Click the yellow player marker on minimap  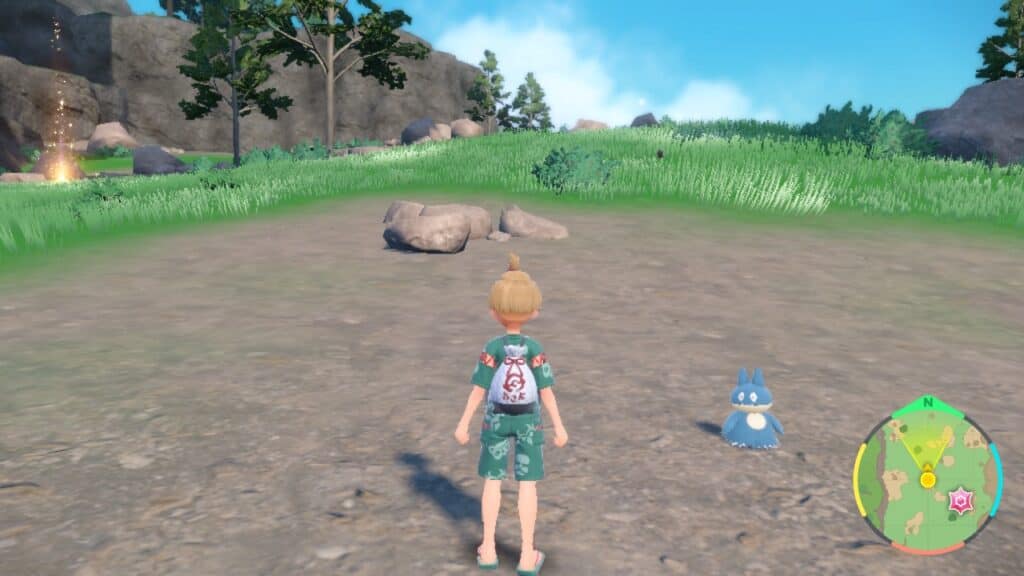coord(928,479)
